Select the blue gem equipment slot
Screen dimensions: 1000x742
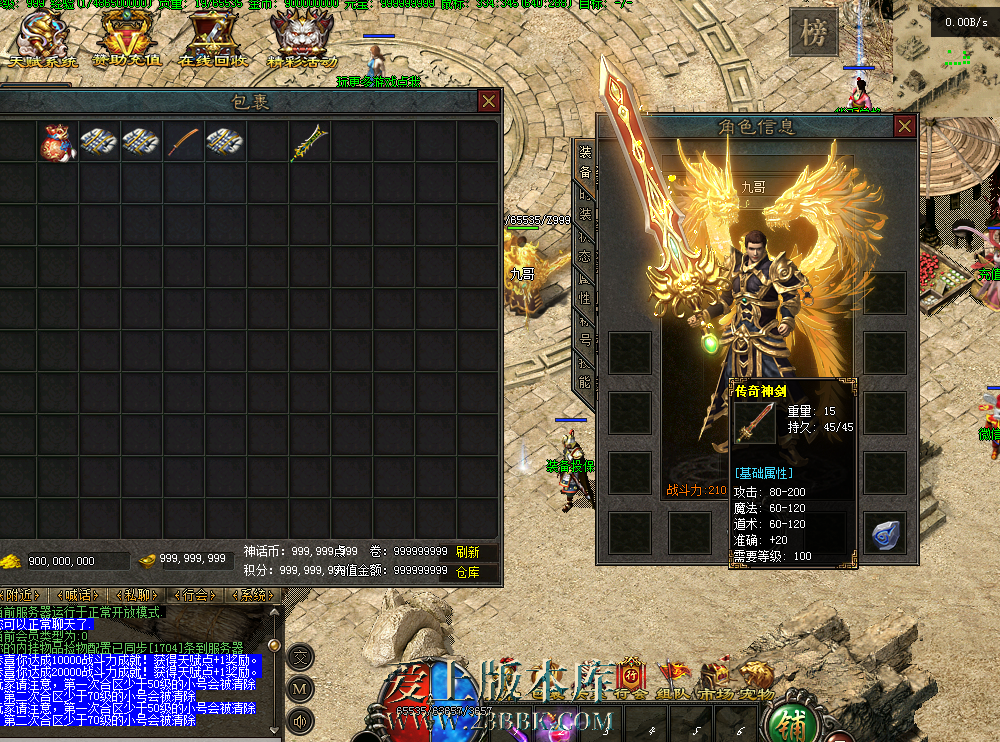pyautogui.click(x=885, y=533)
